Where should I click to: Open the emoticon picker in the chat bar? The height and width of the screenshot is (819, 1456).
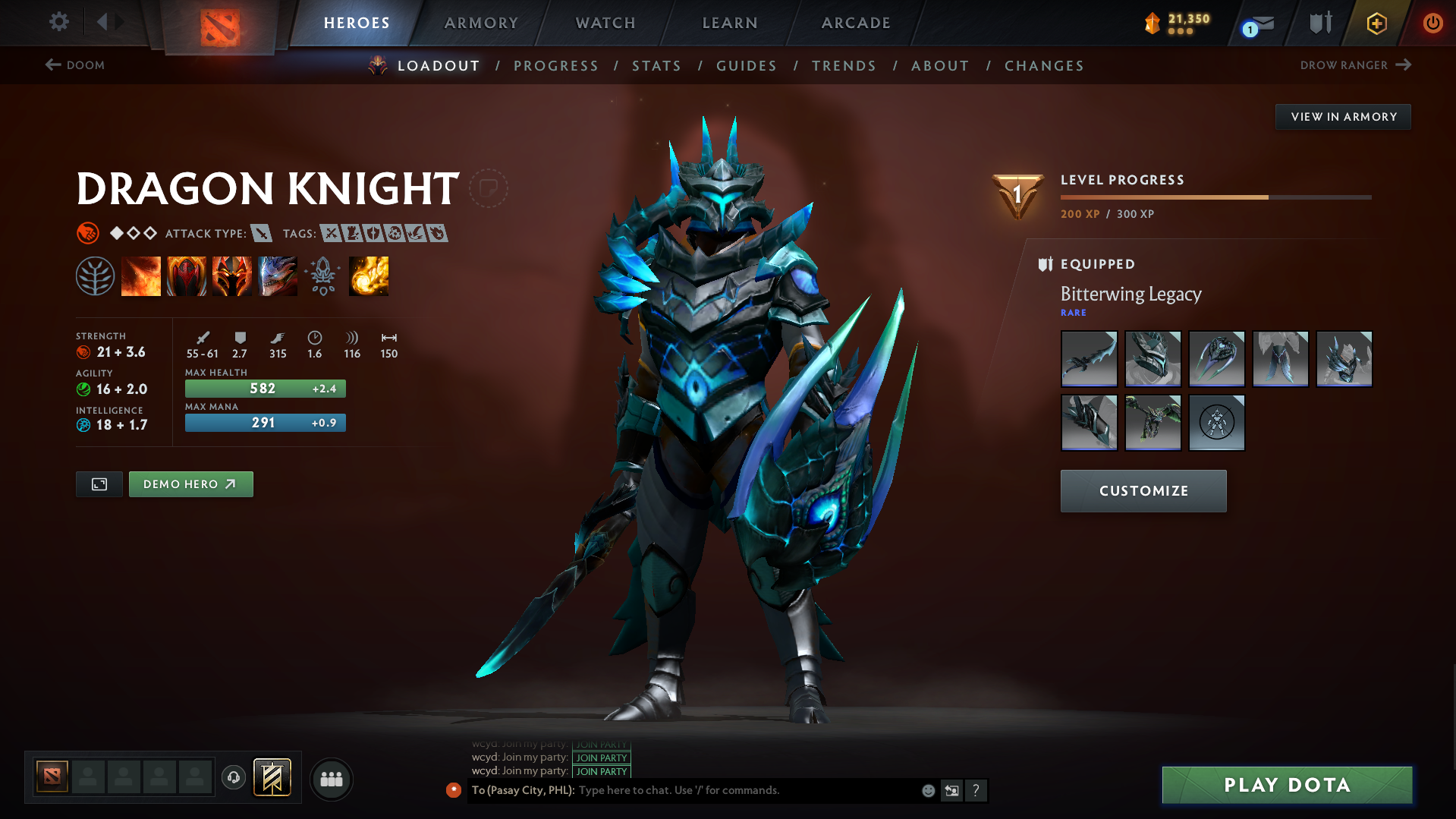point(927,790)
